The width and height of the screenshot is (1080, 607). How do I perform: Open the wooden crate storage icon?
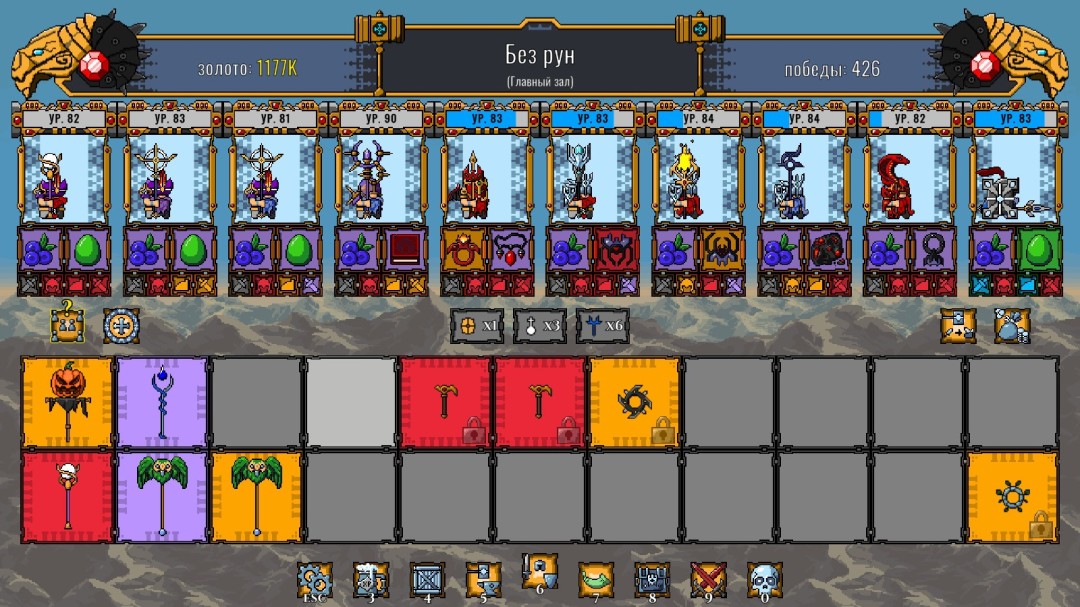[427, 579]
